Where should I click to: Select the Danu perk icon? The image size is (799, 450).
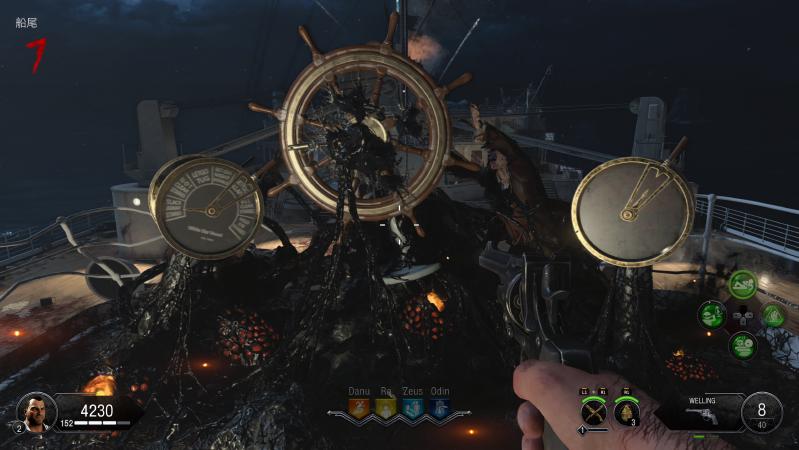[x=358, y=407]
